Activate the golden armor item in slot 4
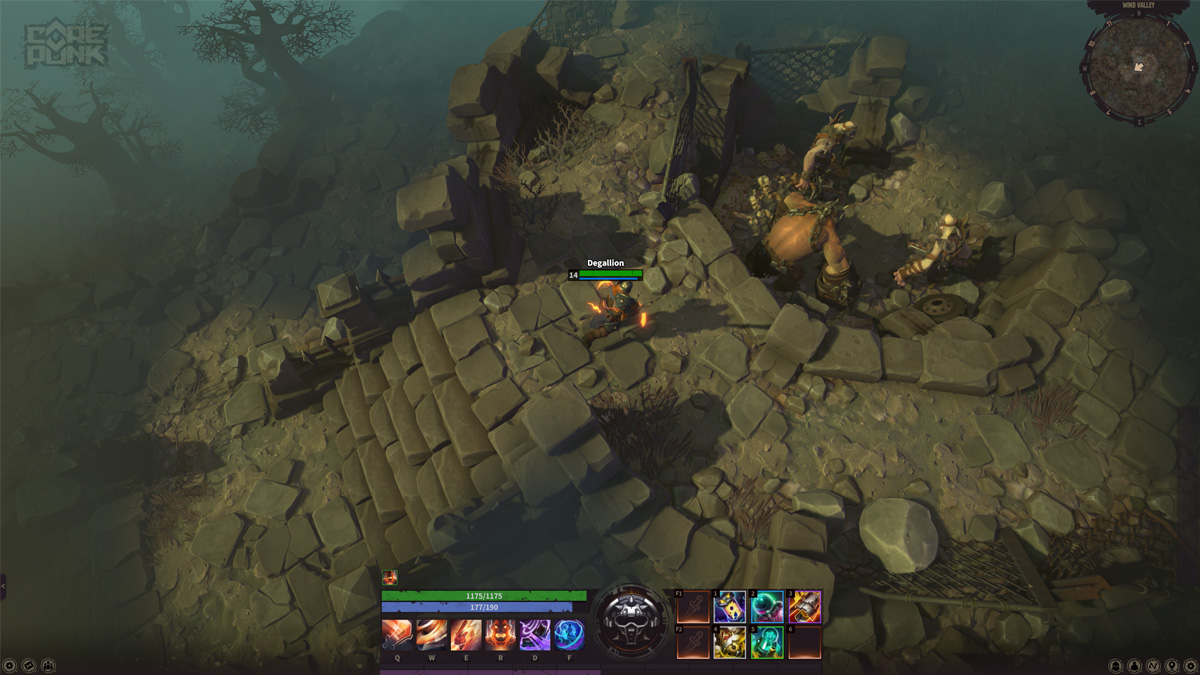1200x675 pixels. point(730,643)
